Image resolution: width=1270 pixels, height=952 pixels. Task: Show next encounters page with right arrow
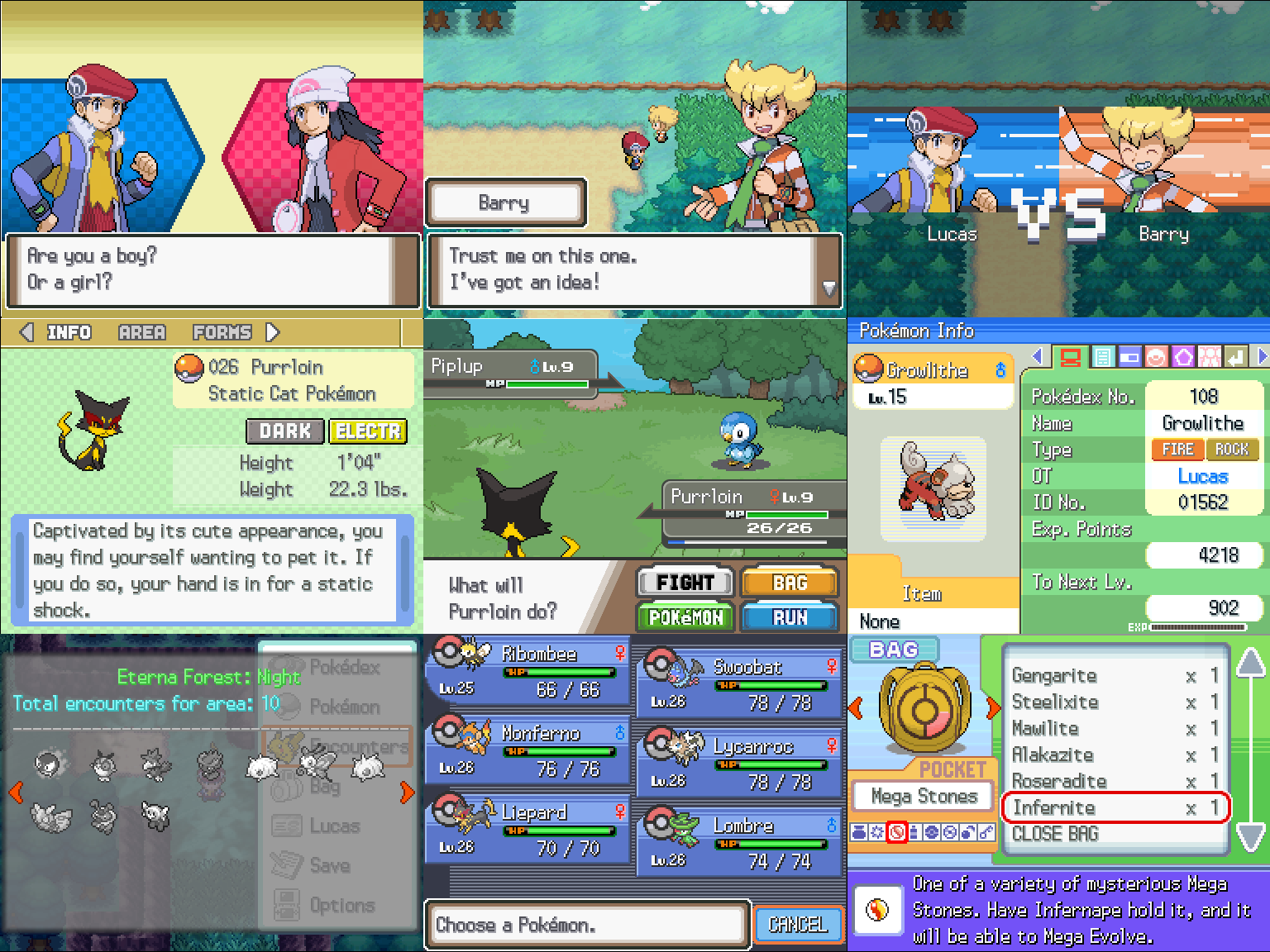coord(406,793)
